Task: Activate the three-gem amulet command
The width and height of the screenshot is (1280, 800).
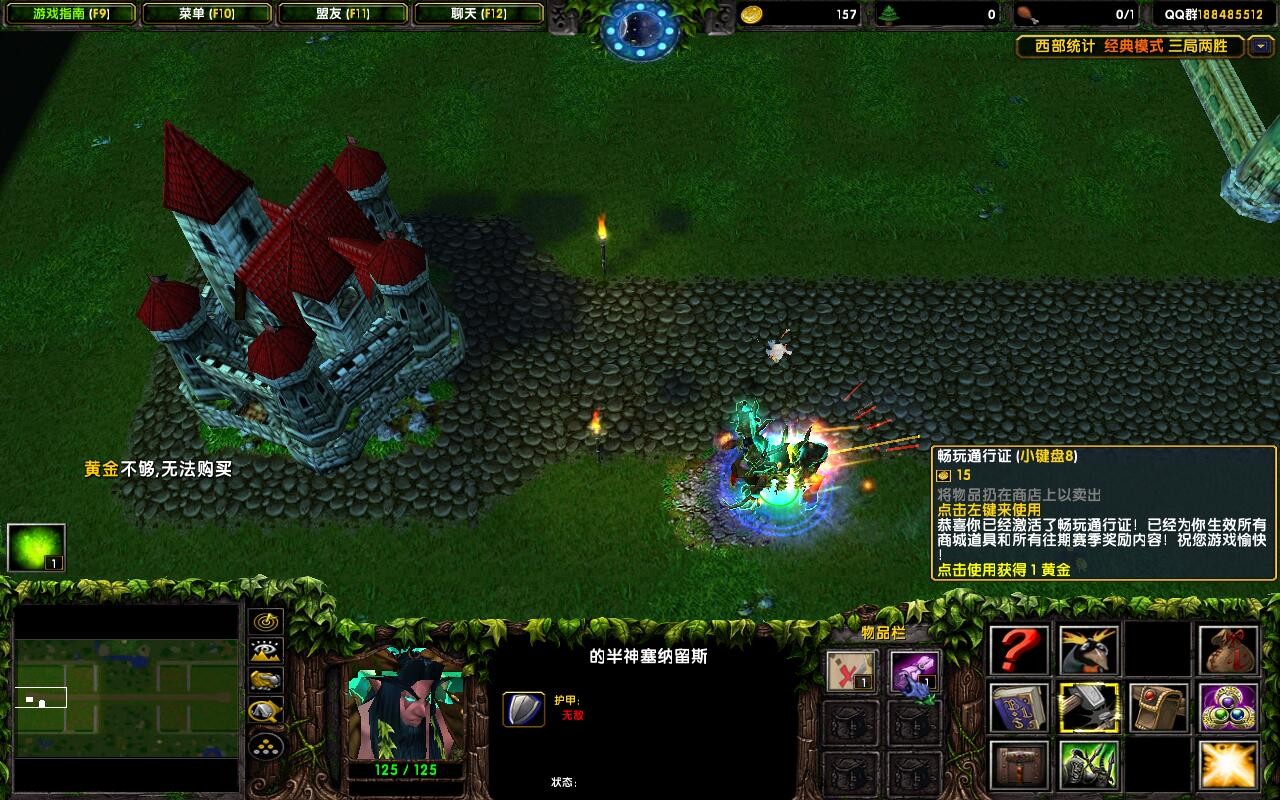Action: [1229, 708]
